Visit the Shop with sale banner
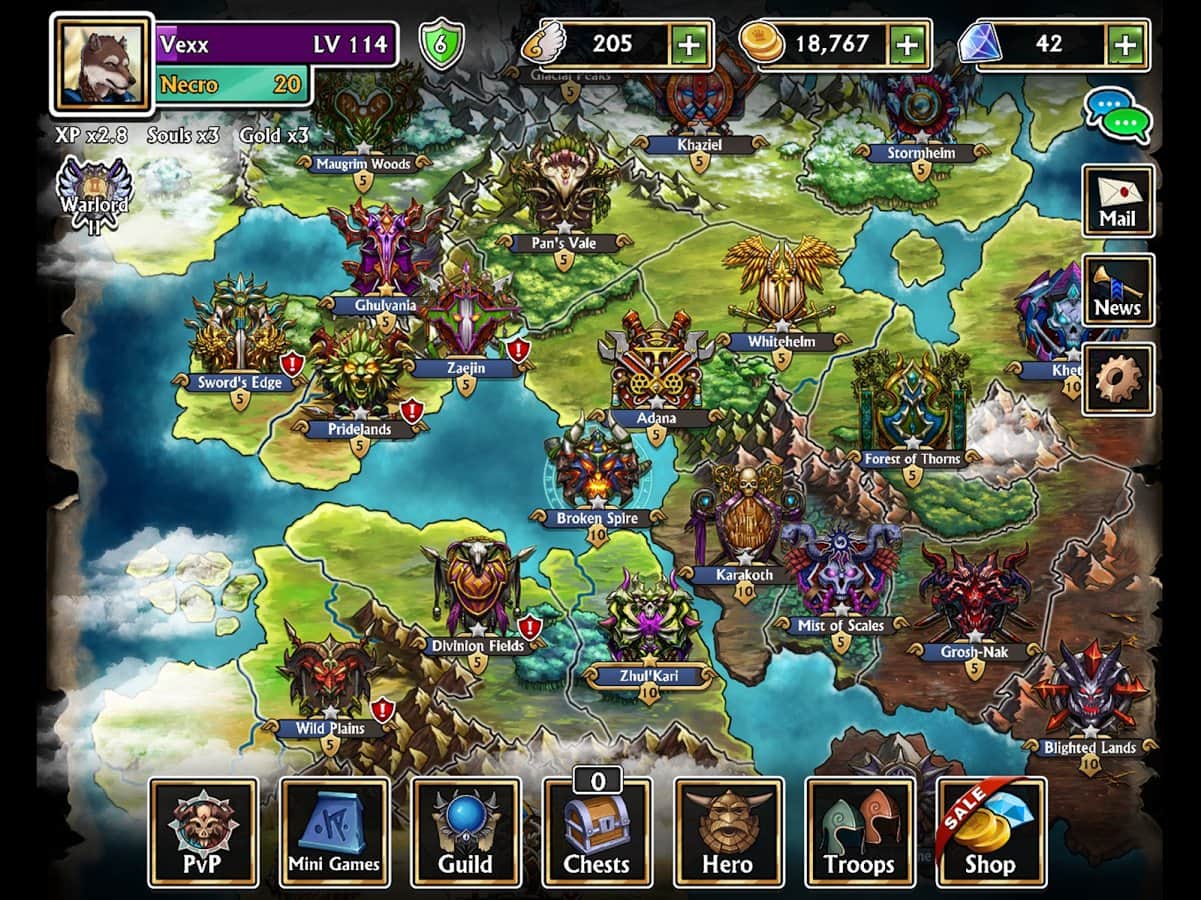Image resolution: width=1201 pixels, height=900 pixels. (991, 832)
